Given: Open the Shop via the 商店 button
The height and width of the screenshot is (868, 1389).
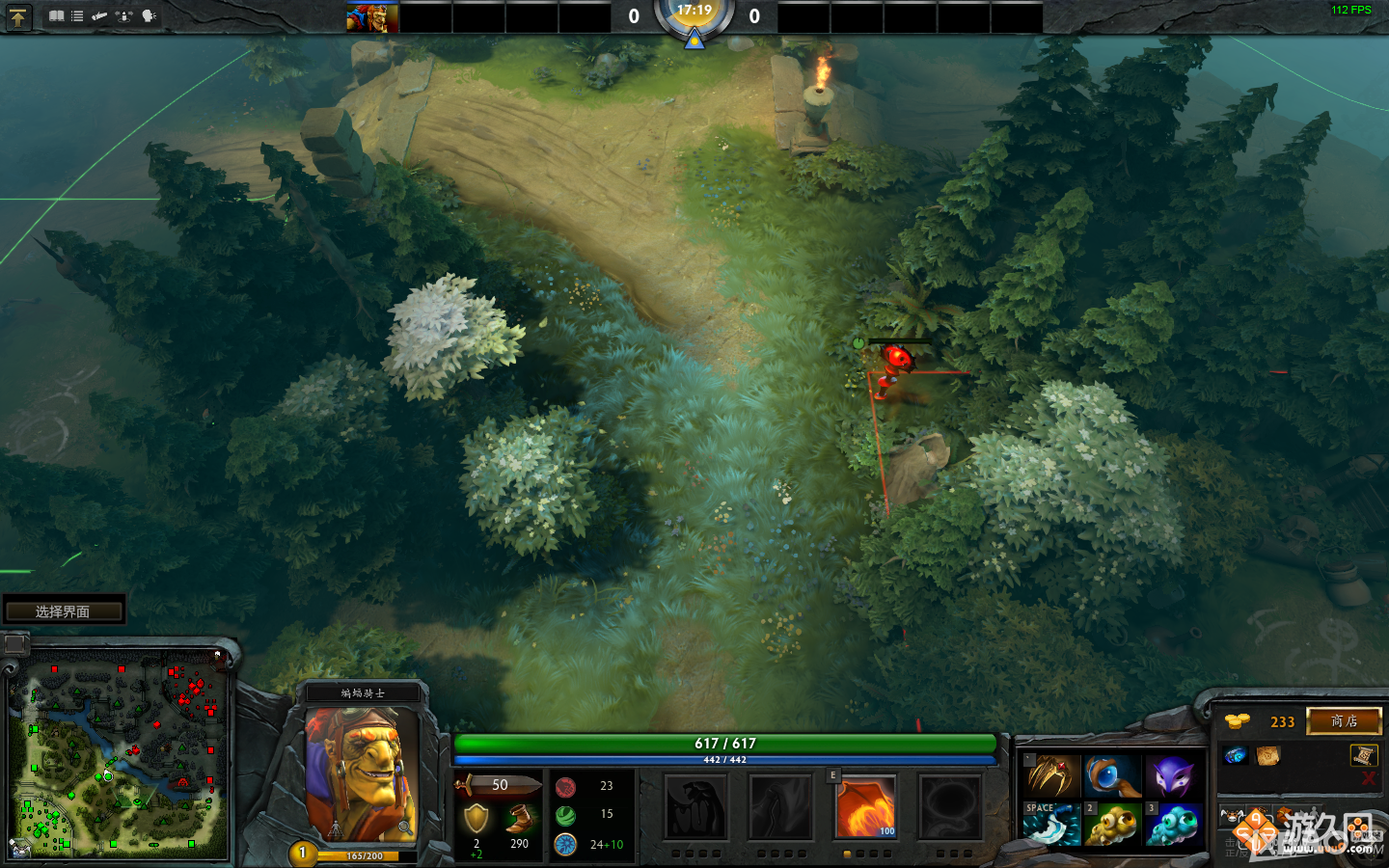Looking at the screenshot, I should tap(1344, 720).
